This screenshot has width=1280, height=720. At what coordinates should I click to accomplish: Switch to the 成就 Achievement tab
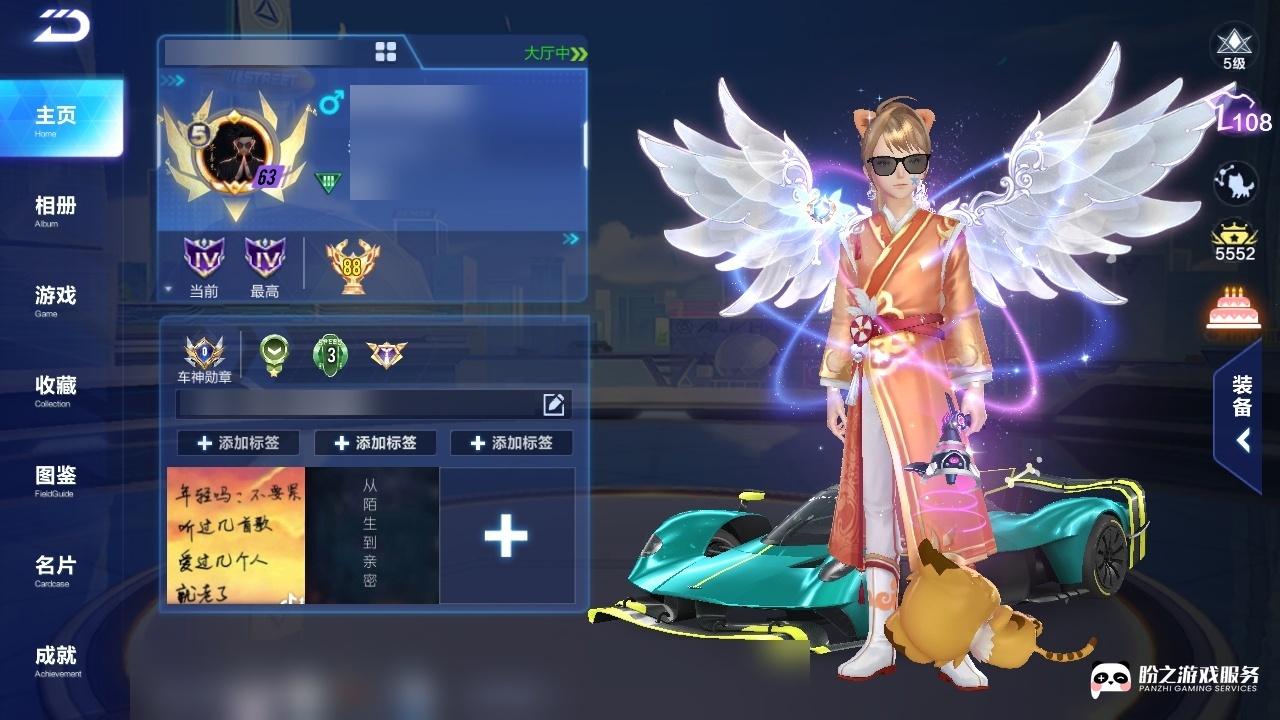click(56, 658)
